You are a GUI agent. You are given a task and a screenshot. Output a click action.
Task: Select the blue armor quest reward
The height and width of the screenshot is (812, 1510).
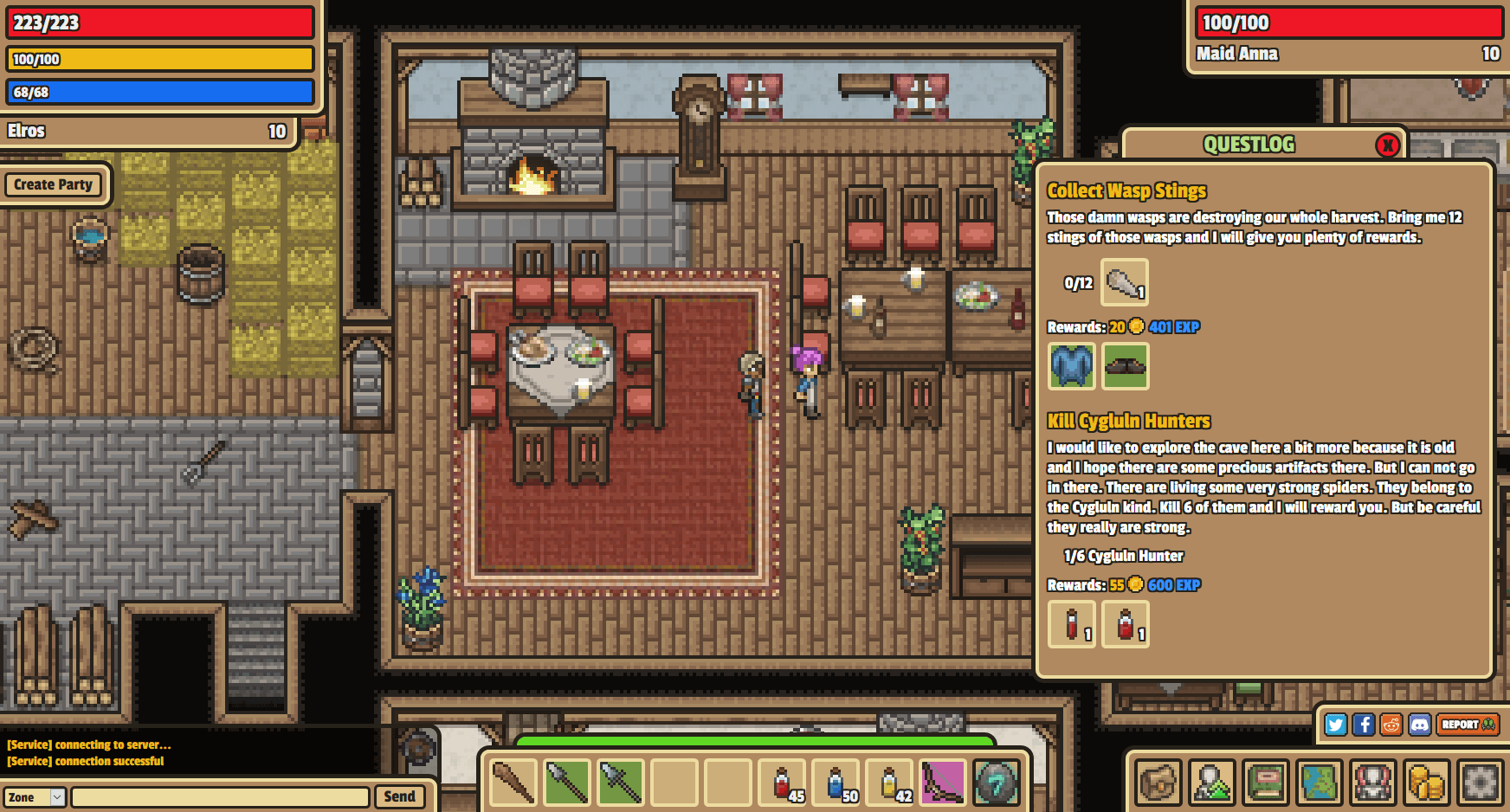tap(1072, 365)
